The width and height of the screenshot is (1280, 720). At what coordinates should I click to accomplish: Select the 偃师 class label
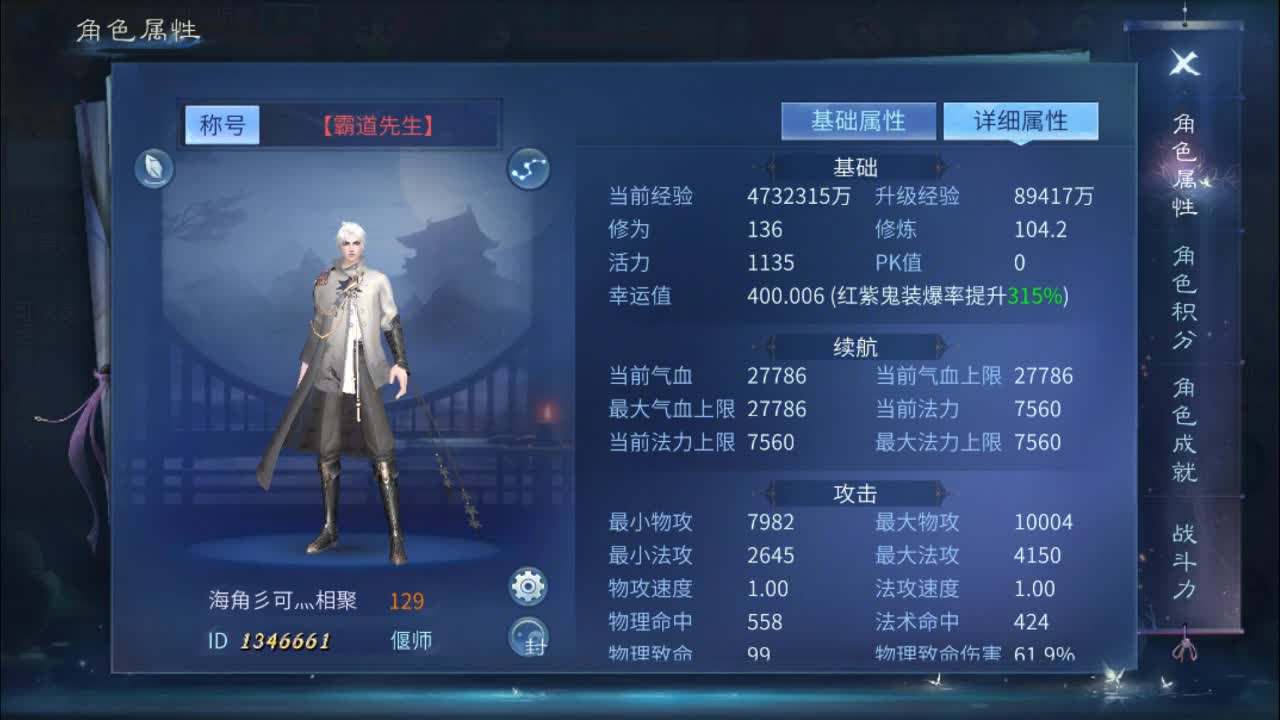(x=410, y=638)
